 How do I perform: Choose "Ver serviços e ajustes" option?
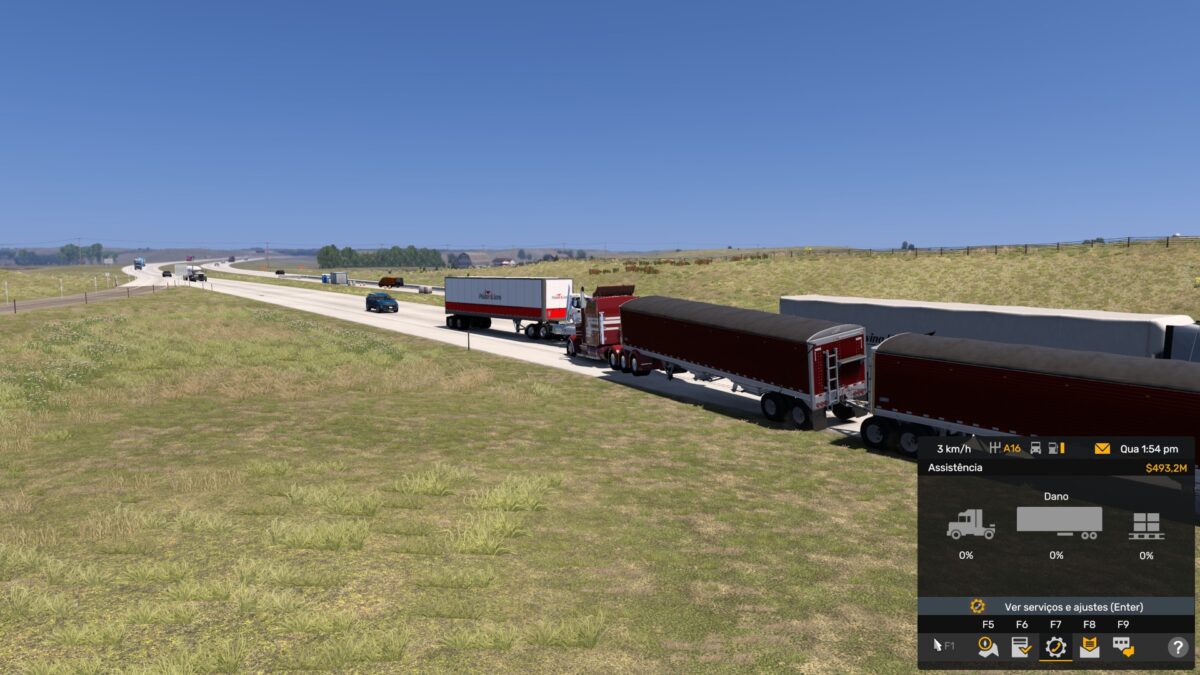(x=1056, y=606)
